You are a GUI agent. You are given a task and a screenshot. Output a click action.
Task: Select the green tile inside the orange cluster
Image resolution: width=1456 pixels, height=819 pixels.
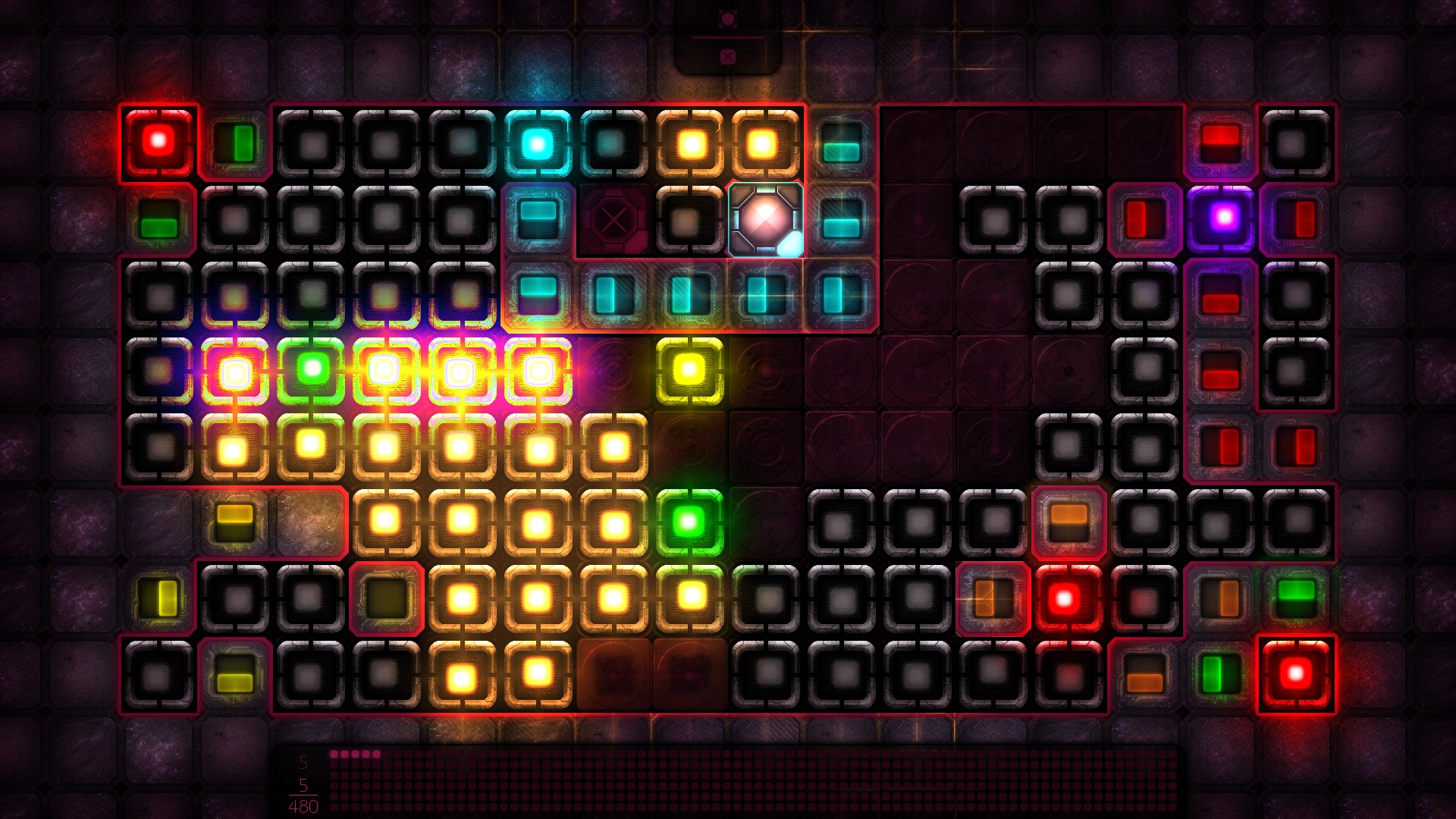coord(690,523)
